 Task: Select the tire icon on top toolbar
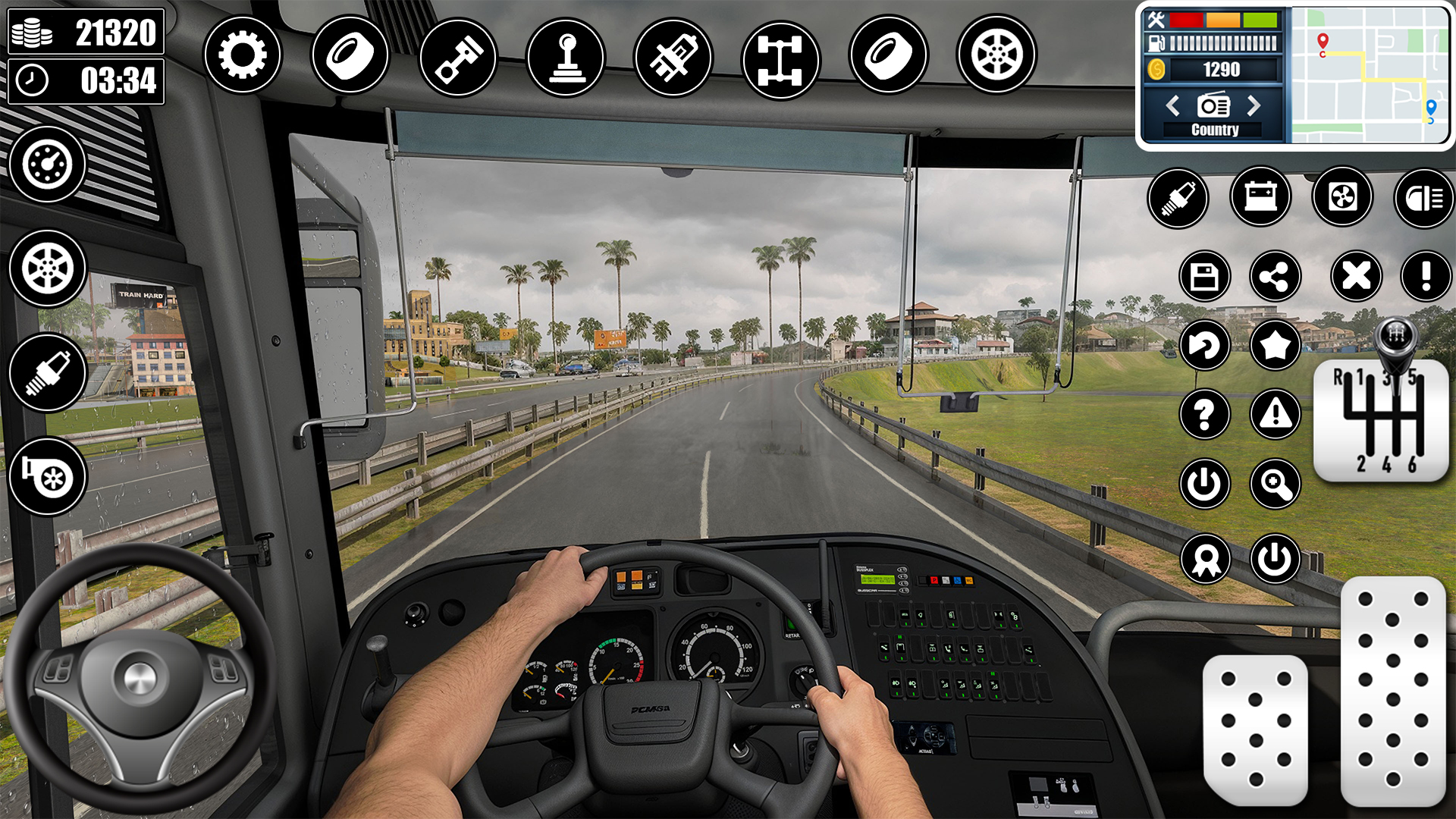click(349, 55)
